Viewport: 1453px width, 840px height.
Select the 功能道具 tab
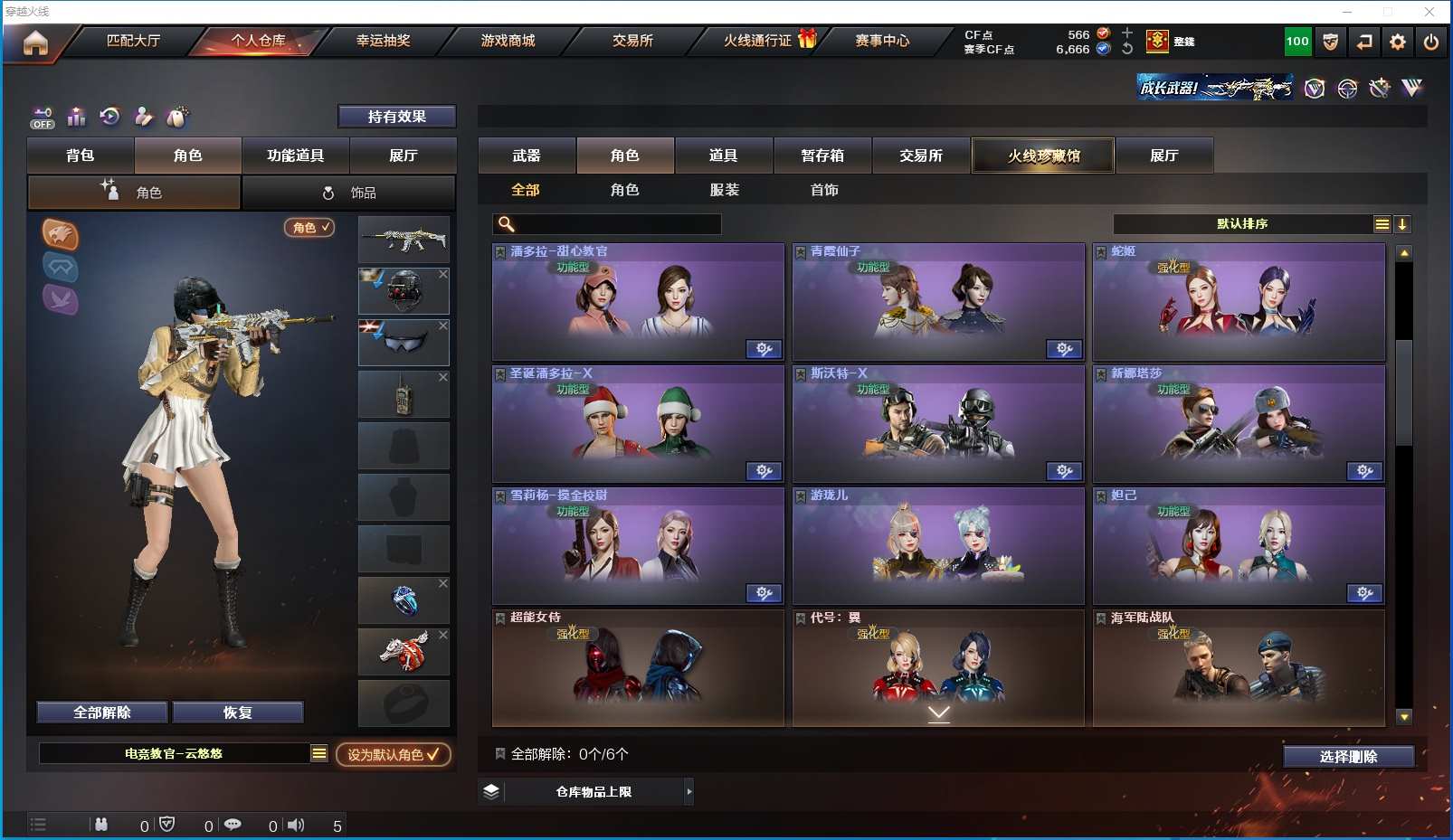295,156
